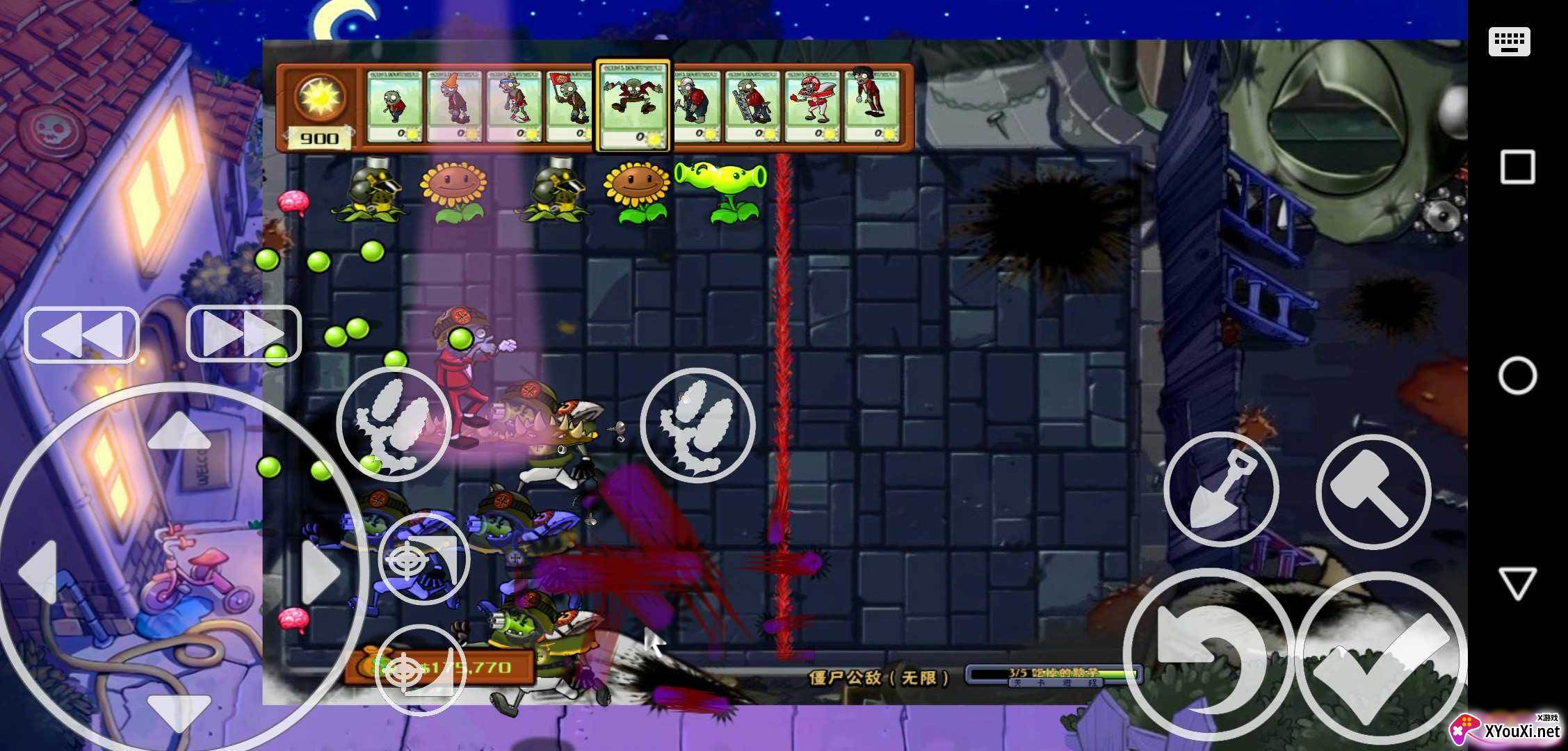Select the Ladder Zombie seed card

752,106
